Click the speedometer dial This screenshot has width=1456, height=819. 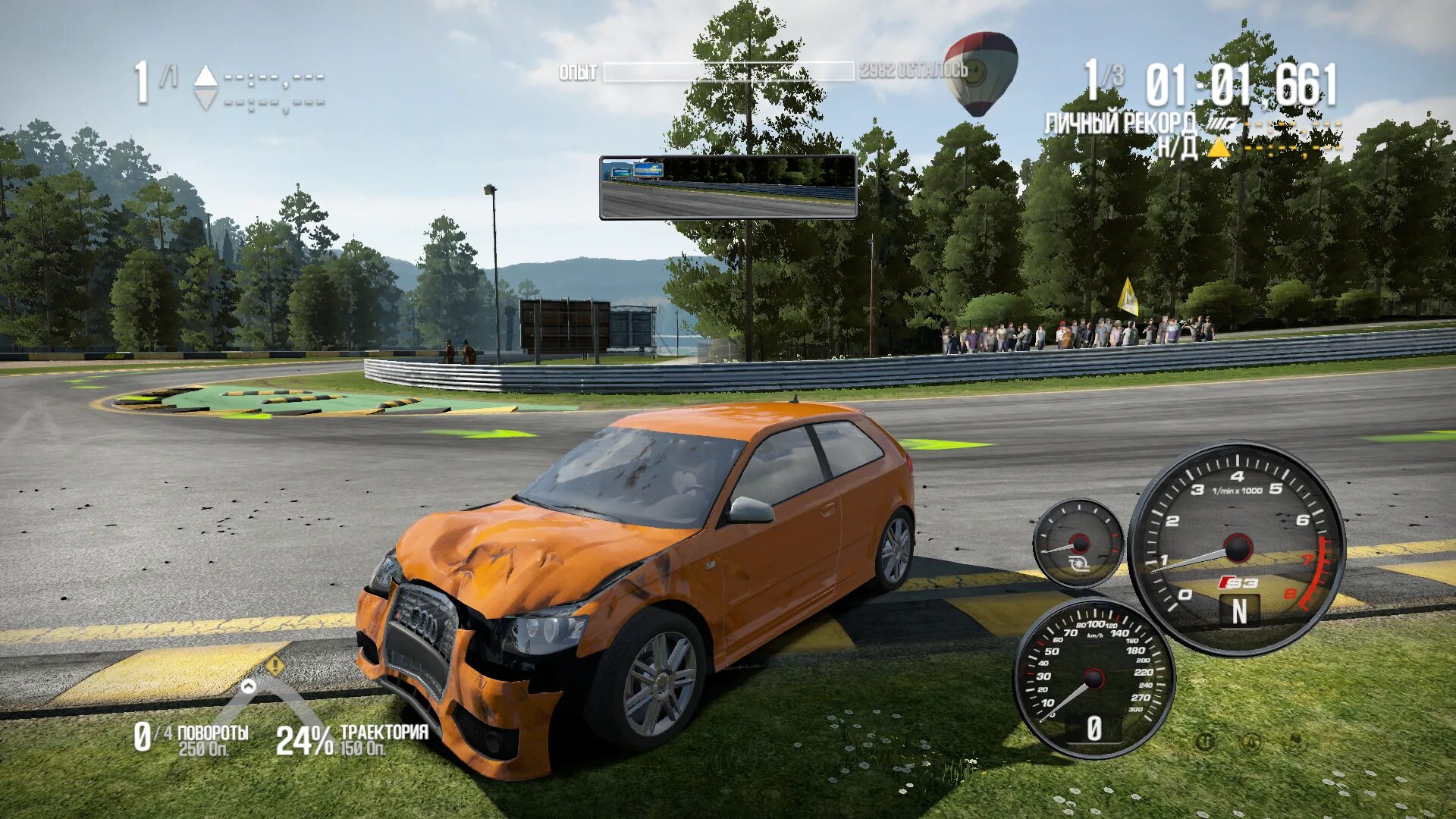1093,678
